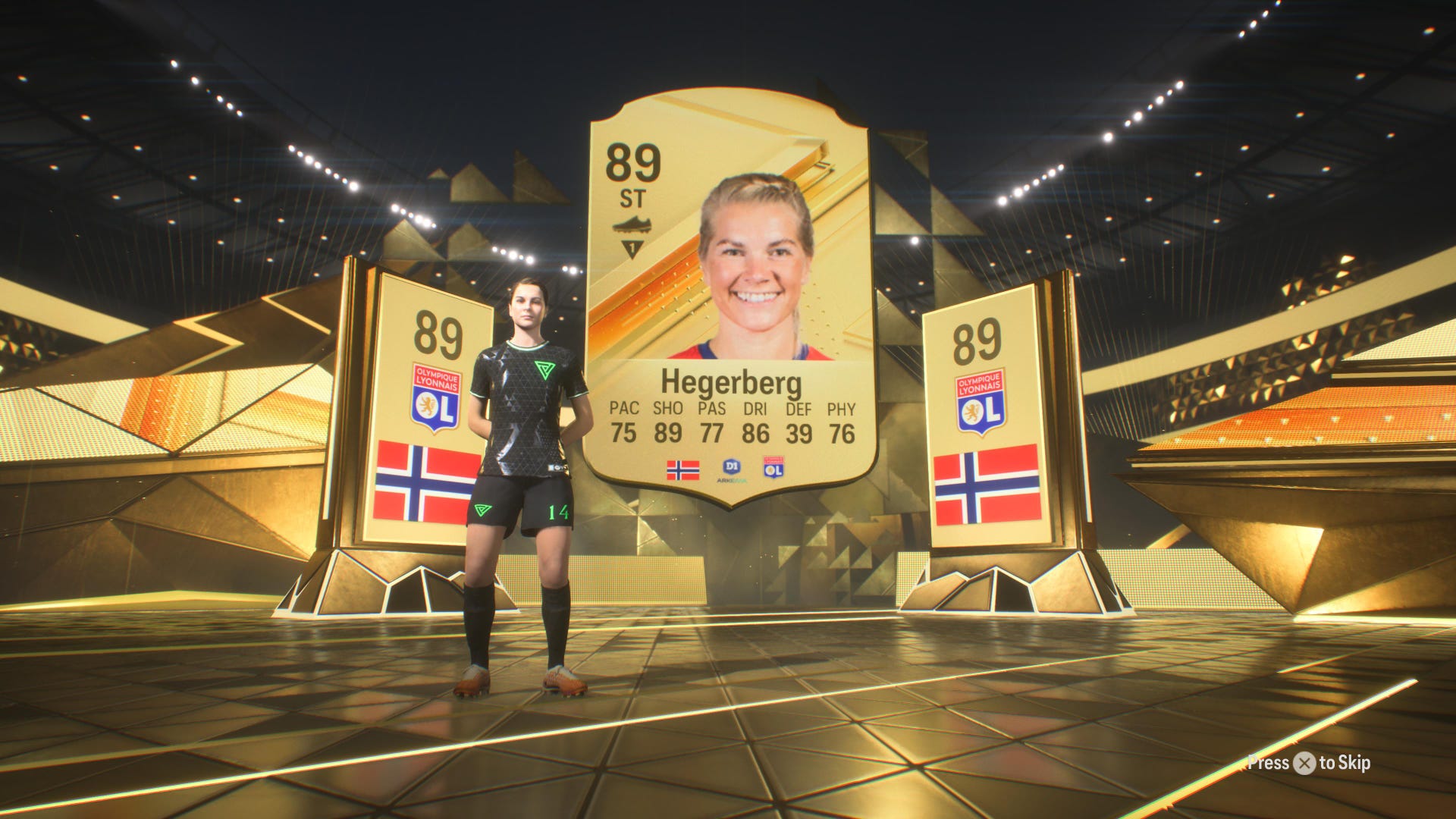Click the ST position label
Screen dimensions: 1456x819
tap(632, 197)
